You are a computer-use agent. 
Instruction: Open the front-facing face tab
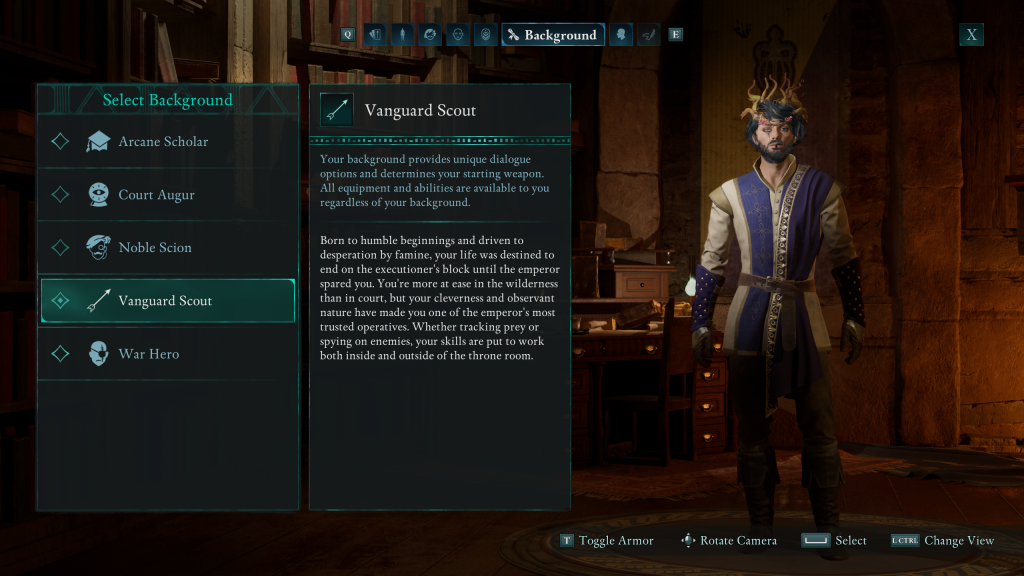coord(456,35)
